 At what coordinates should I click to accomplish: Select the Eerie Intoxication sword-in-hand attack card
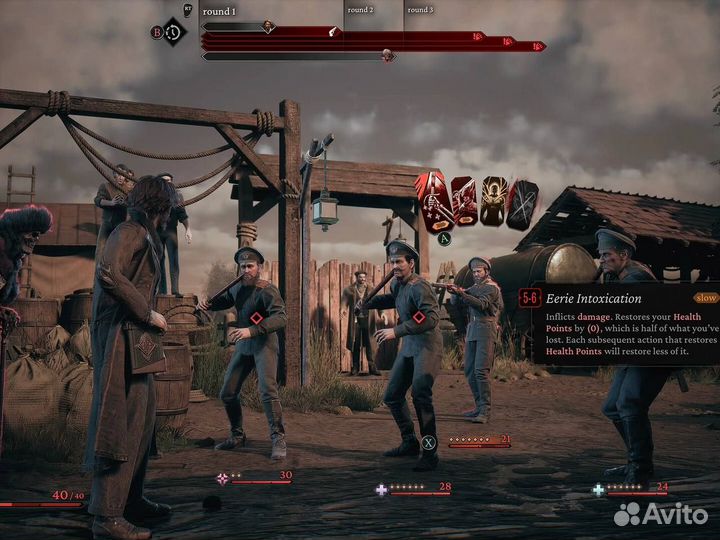(434, 200)
